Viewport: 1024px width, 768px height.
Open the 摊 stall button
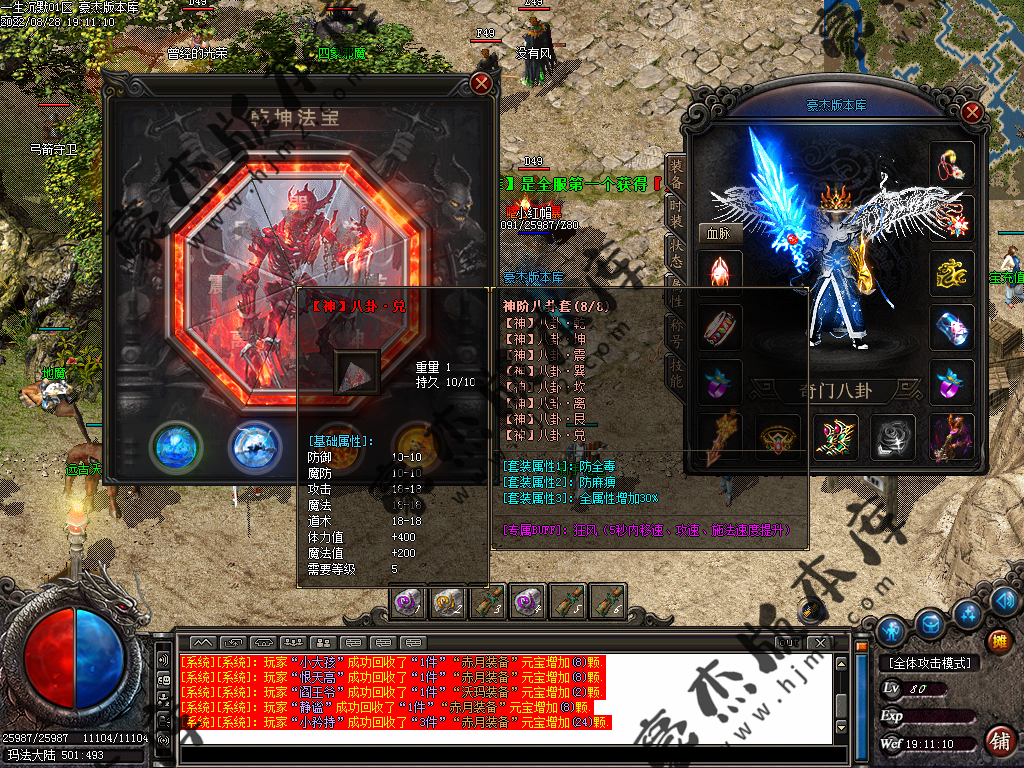point(997,641)
